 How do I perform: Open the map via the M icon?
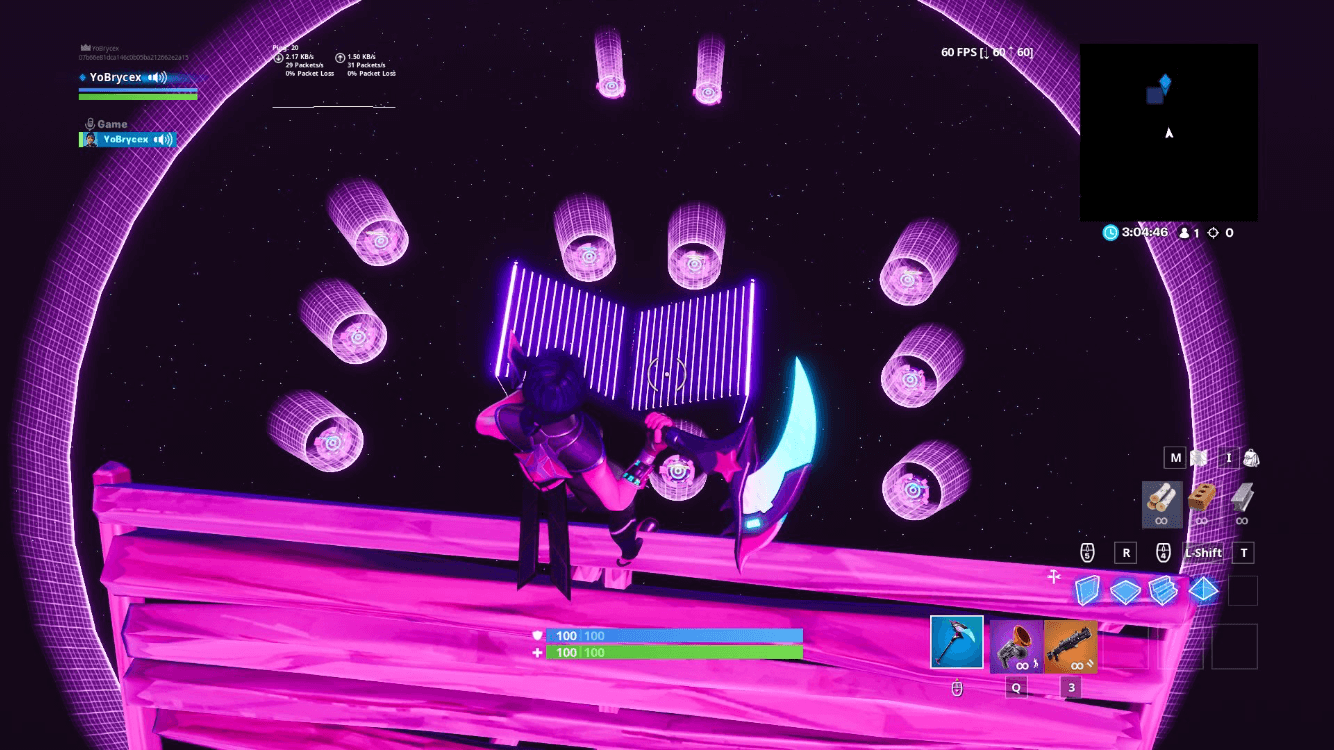(x=1175, y=457)
